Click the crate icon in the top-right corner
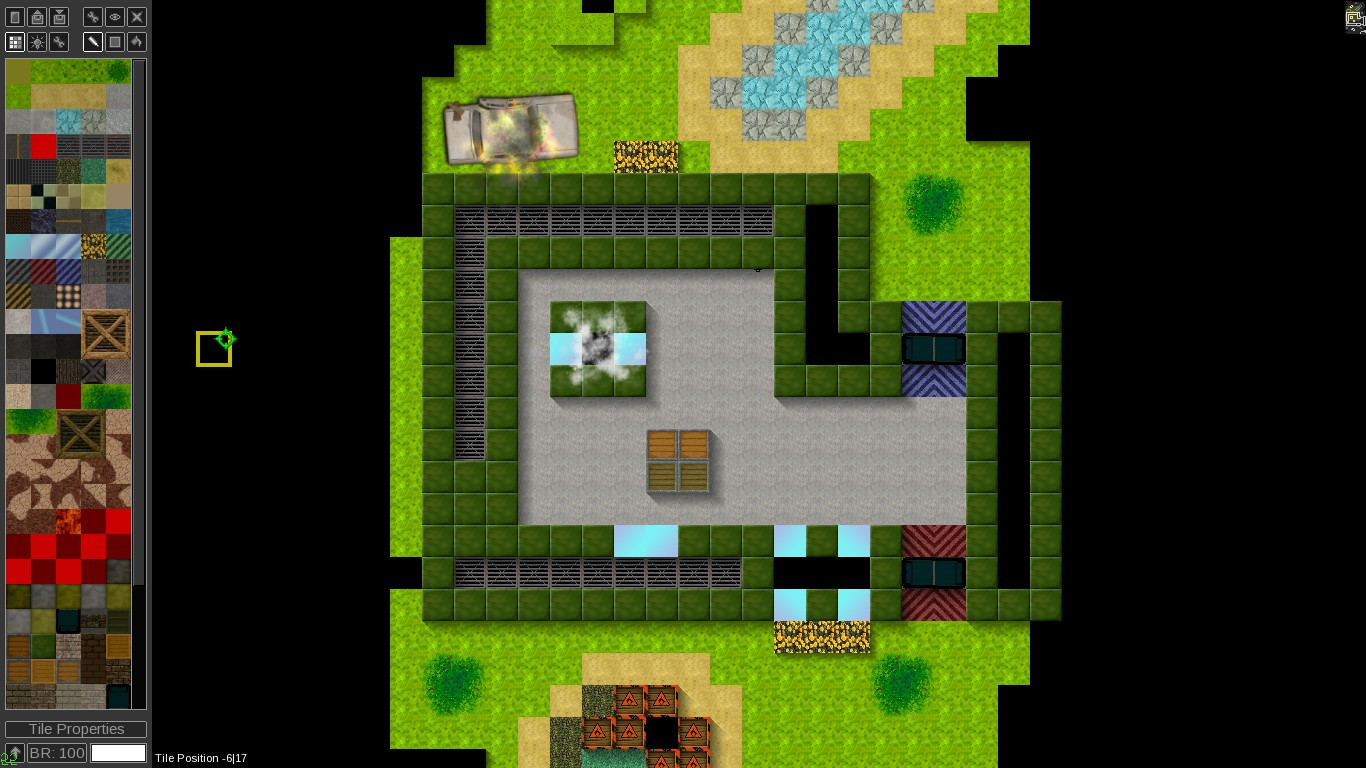 [1351, 16]
